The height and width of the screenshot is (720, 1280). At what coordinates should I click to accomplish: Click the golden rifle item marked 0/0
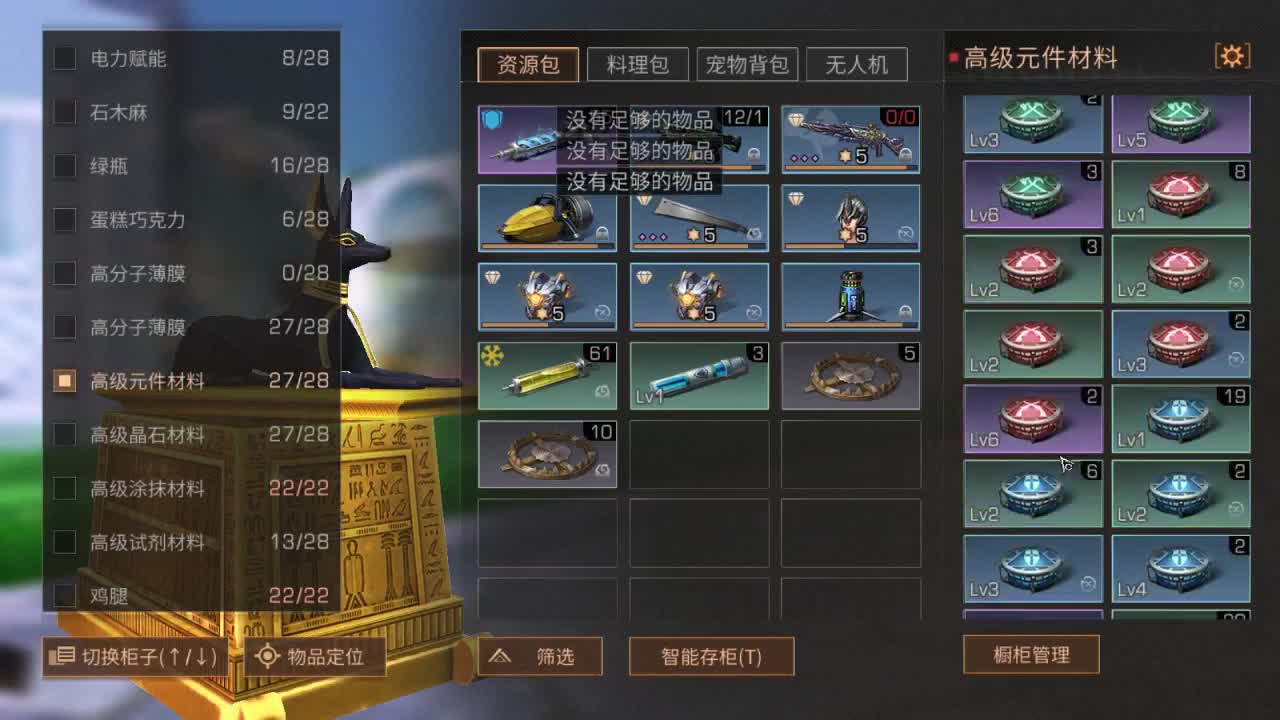click(x=851, y=137)
